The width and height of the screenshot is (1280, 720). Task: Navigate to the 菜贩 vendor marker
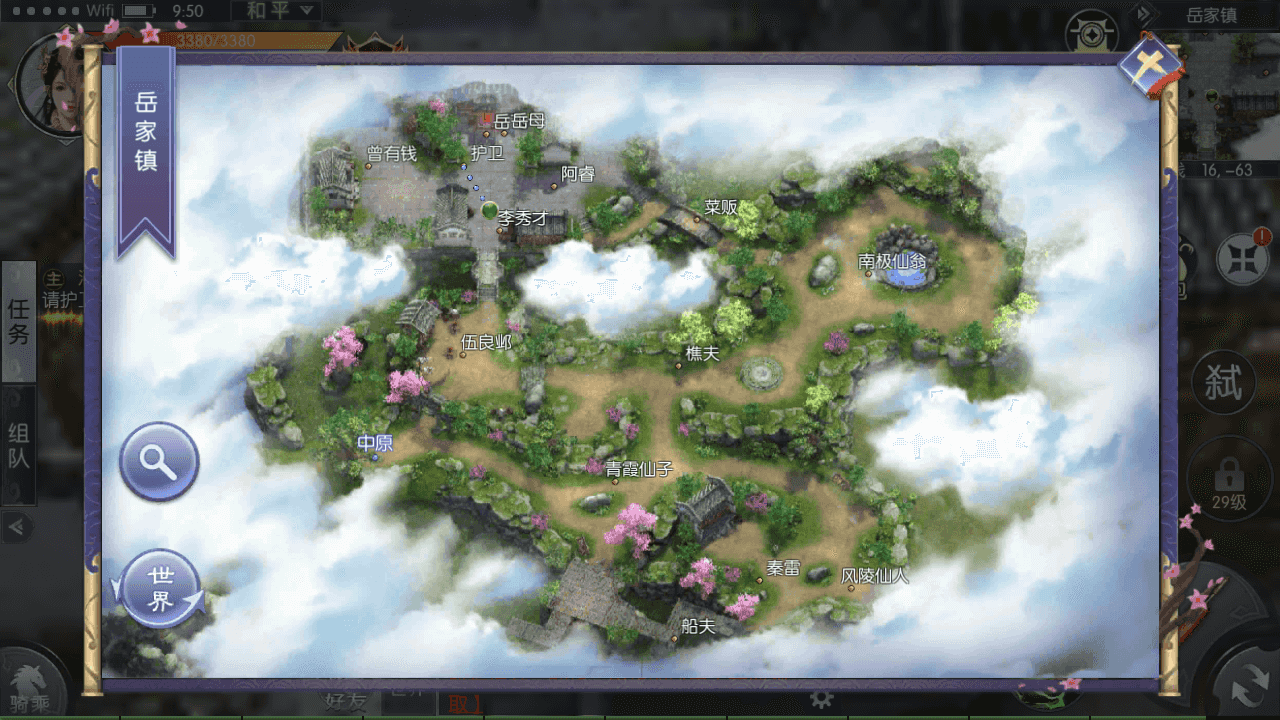720,208
